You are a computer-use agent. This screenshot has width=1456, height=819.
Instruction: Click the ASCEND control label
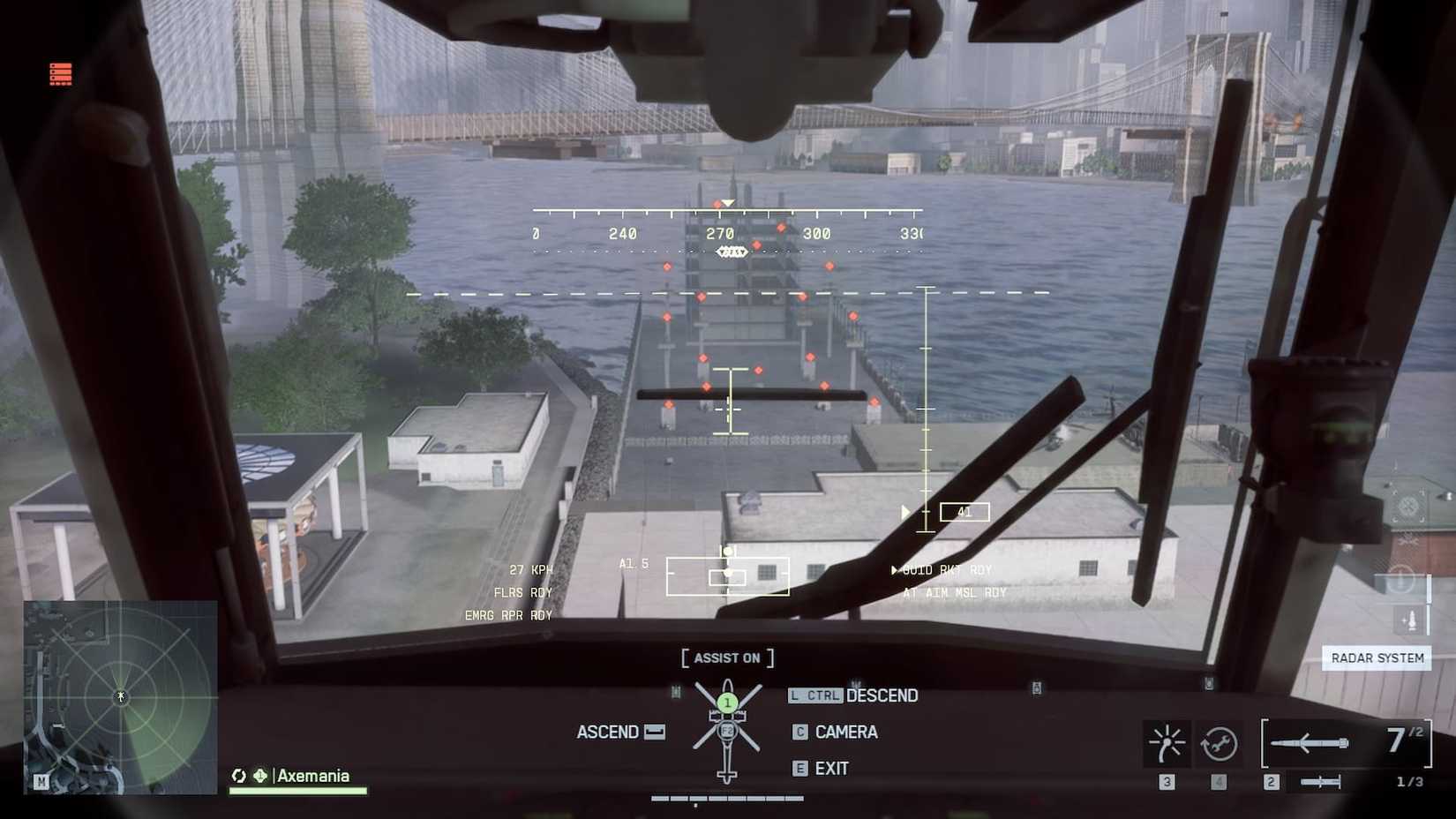click(x=610, y=732)
